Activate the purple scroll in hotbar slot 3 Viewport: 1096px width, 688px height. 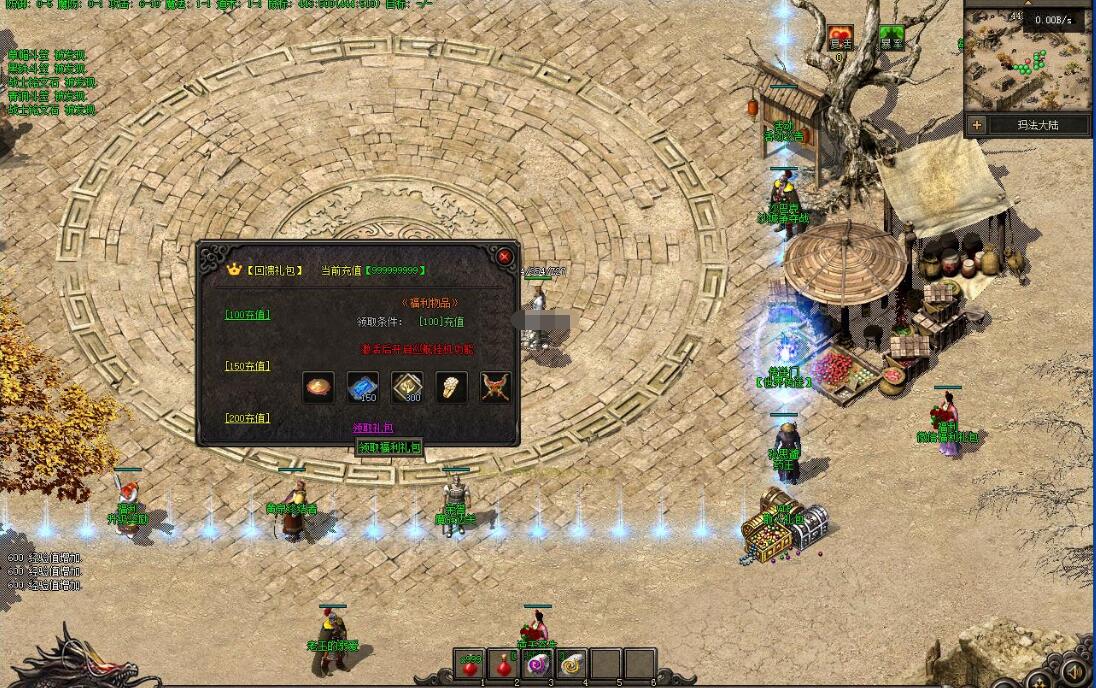pos(537,664)
